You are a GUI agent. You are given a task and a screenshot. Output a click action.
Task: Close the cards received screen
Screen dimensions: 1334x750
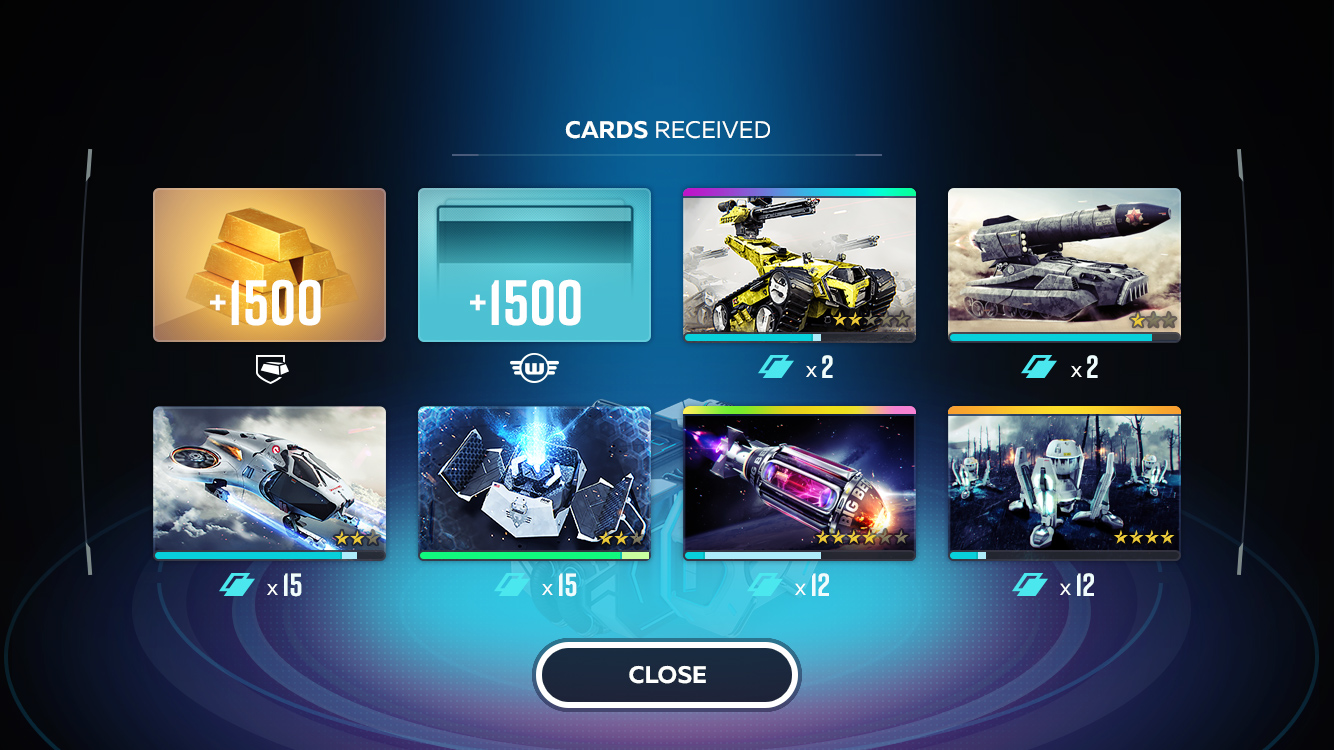(x=667, y=675)
